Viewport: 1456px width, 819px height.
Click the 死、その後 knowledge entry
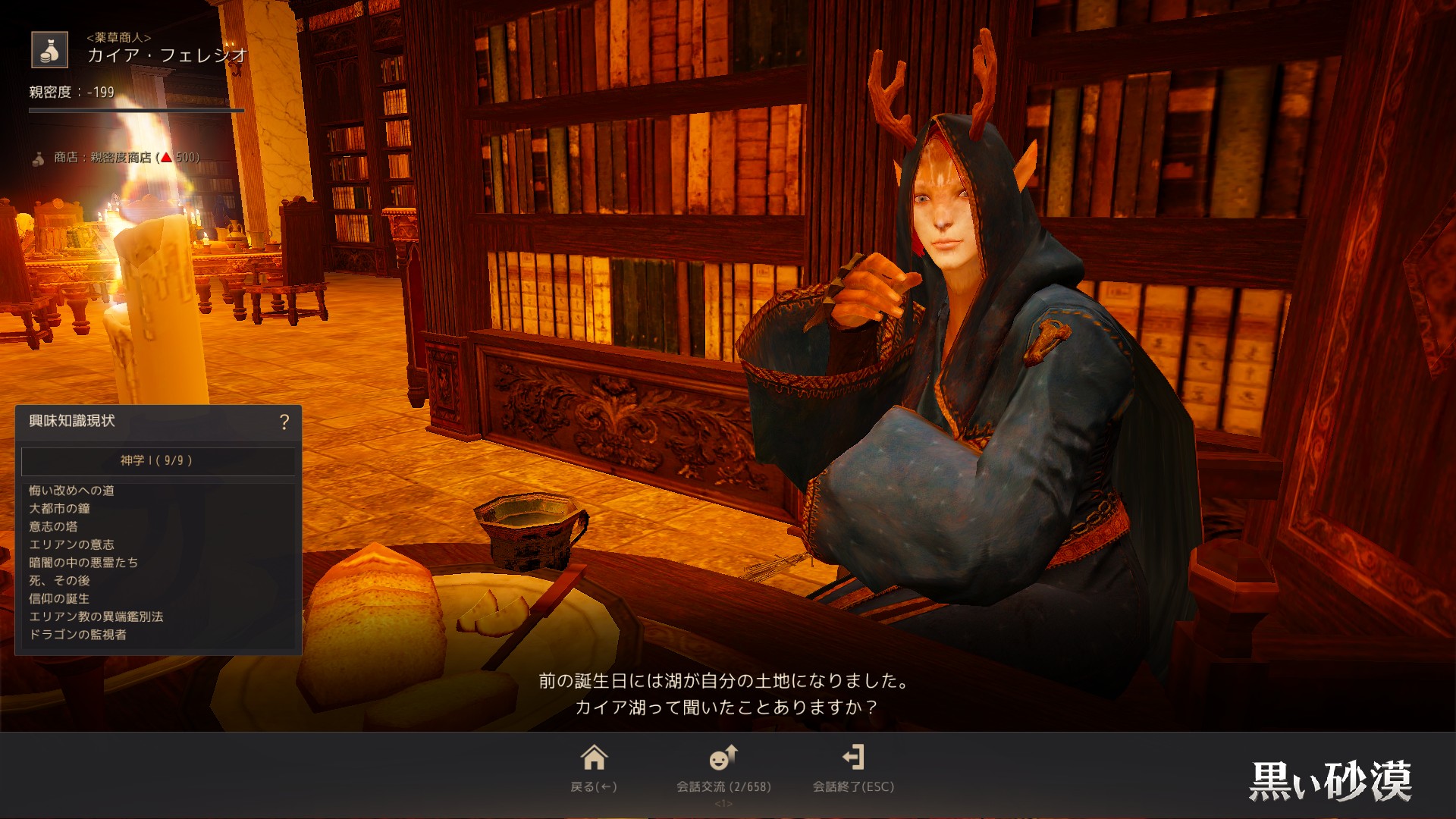[x=60, y=581]
